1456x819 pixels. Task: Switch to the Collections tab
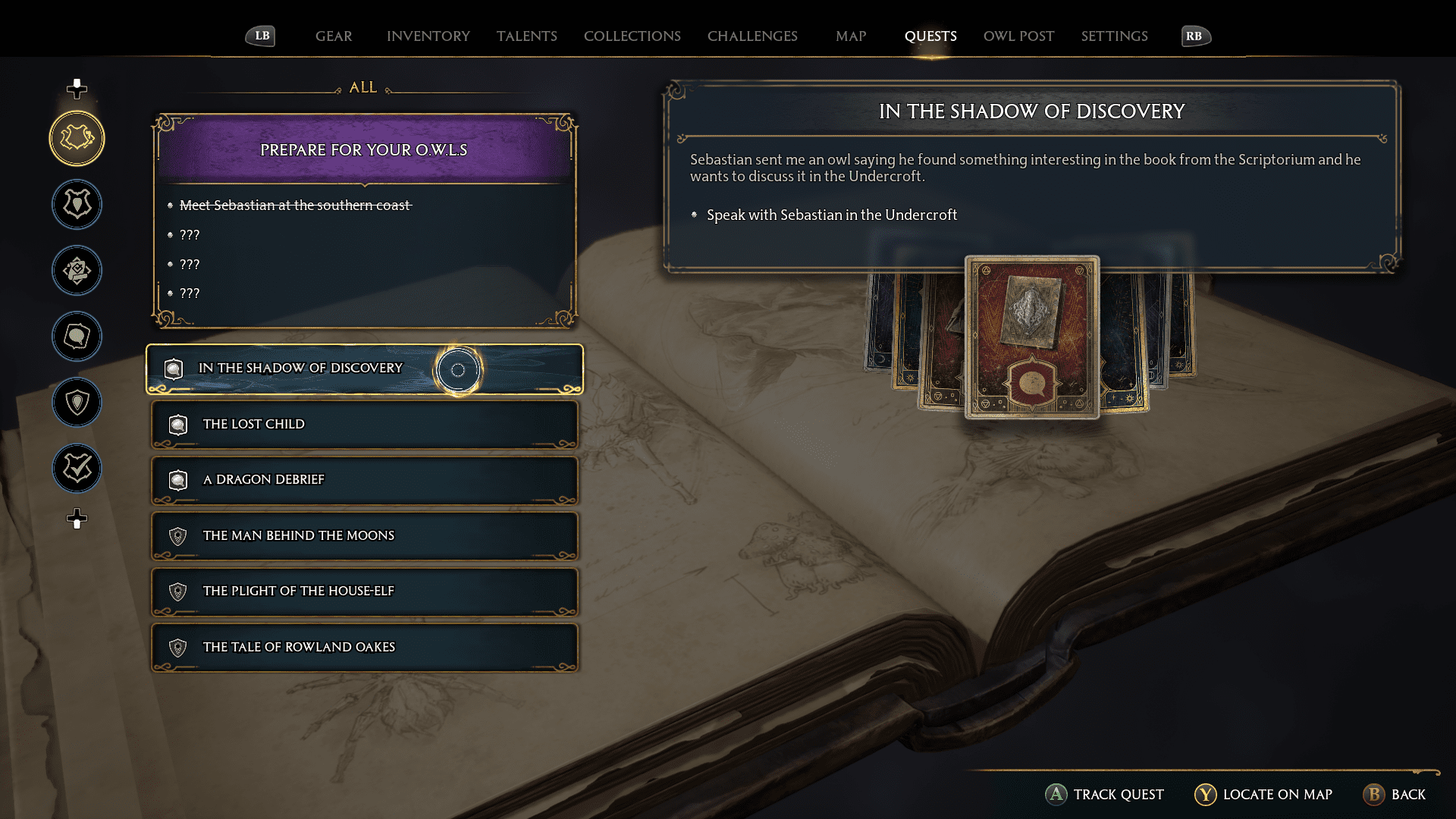click(x=632, y=36)
